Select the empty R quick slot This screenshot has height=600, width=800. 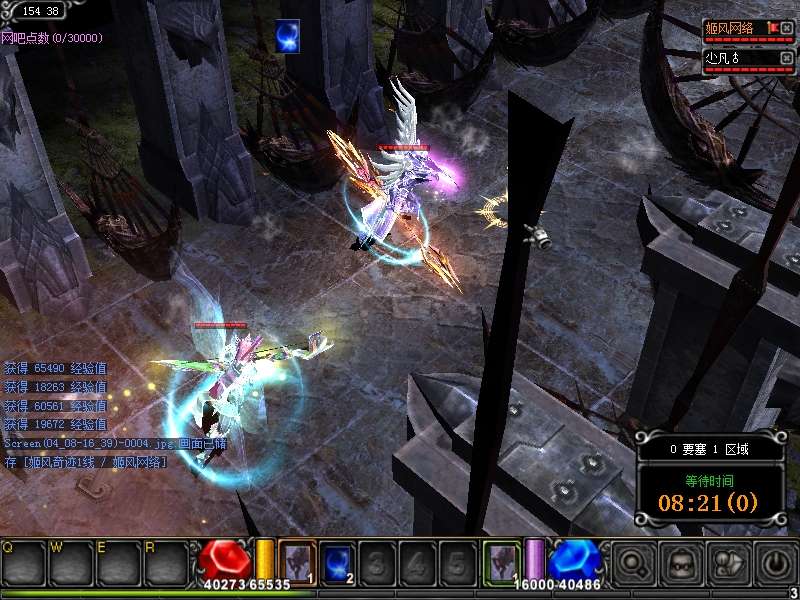[166, 564]
